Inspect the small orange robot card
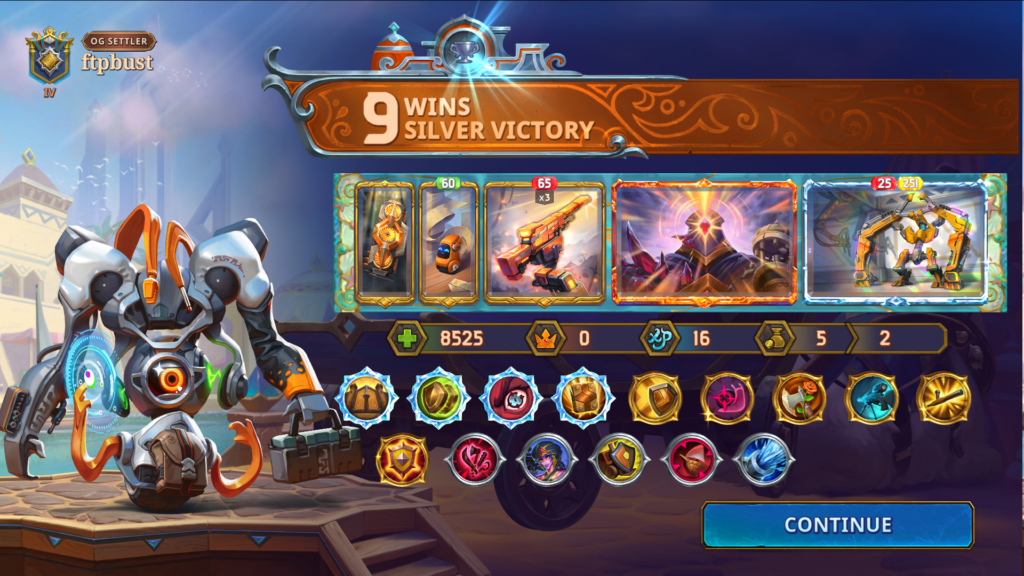The image size is (1024, 576). point(448,243)
